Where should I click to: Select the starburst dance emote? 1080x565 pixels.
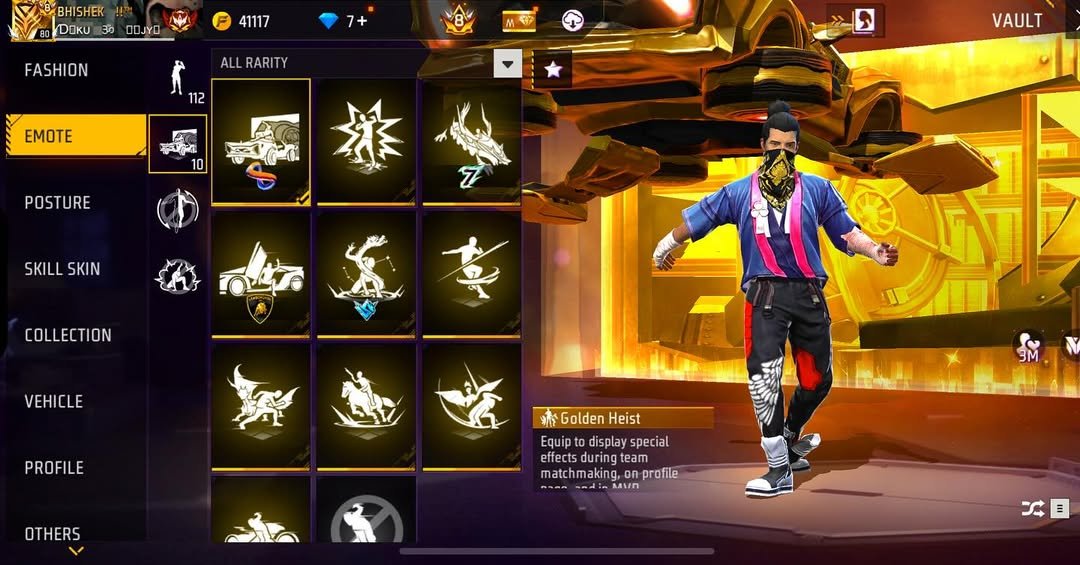(x=366, y=141)
